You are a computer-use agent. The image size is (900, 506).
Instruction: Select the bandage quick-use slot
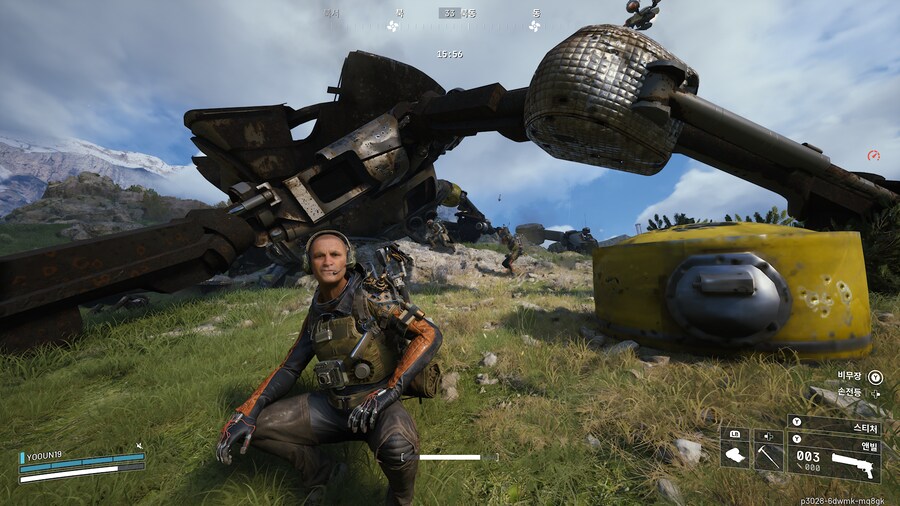pyautogui.click(x=735, y=455)
